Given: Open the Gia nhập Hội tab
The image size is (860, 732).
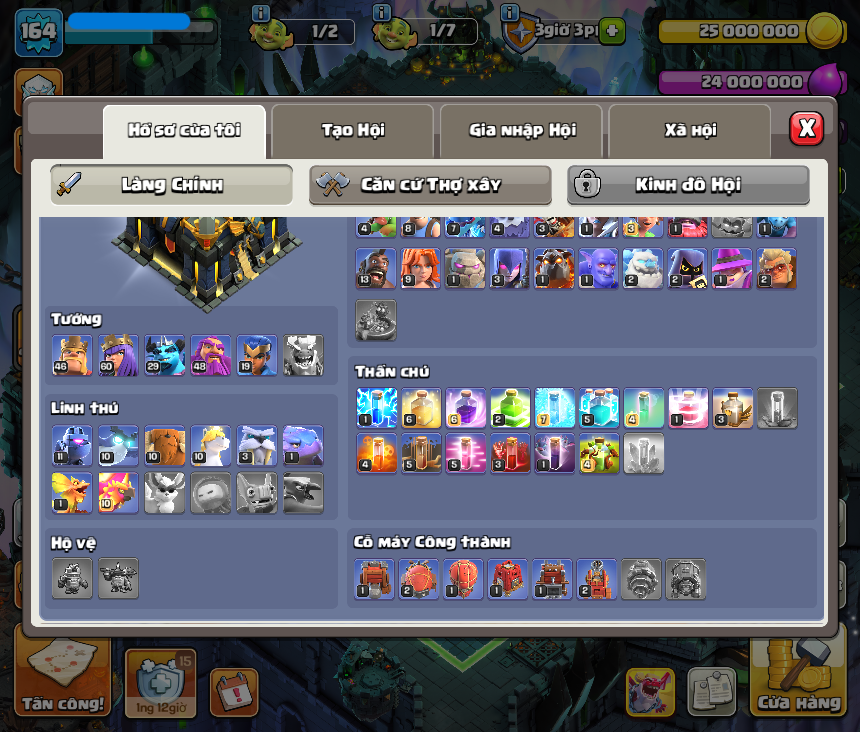Looking at the screenshot, I should (x=521, y=131).
